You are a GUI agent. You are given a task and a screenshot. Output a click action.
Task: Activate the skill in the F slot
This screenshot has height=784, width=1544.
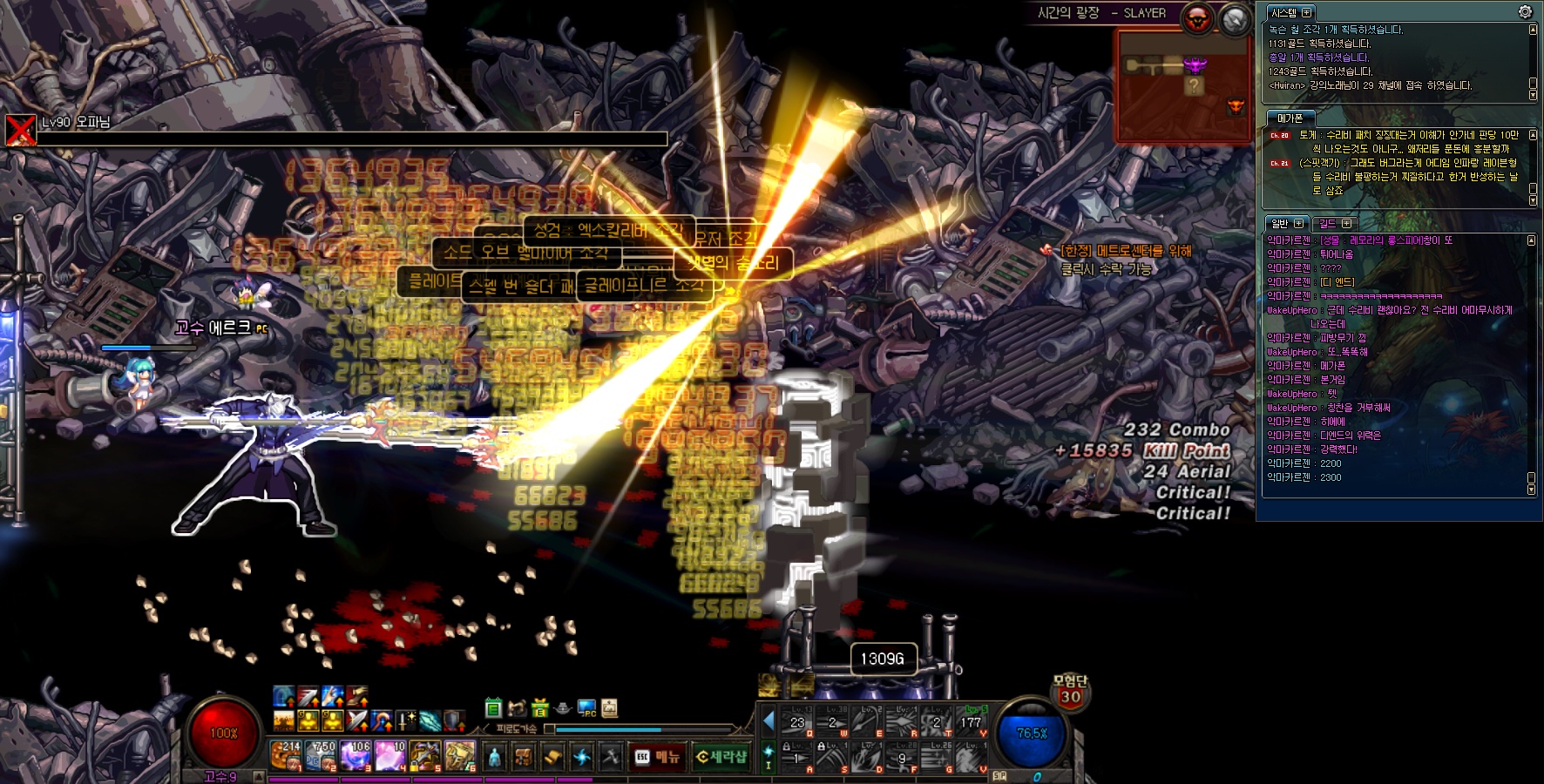tap(901, 758)
